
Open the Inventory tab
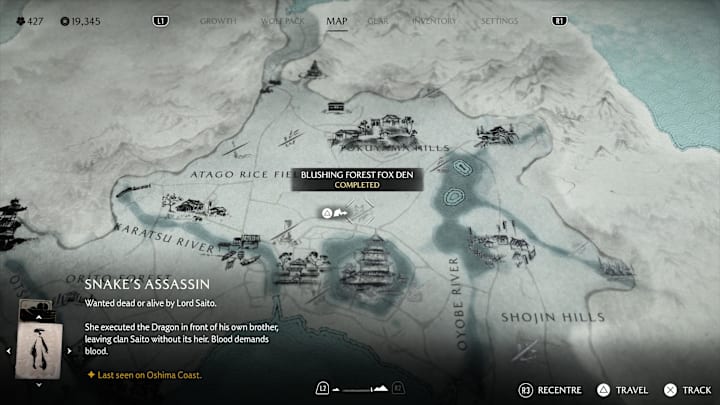[x=434, y=20]
